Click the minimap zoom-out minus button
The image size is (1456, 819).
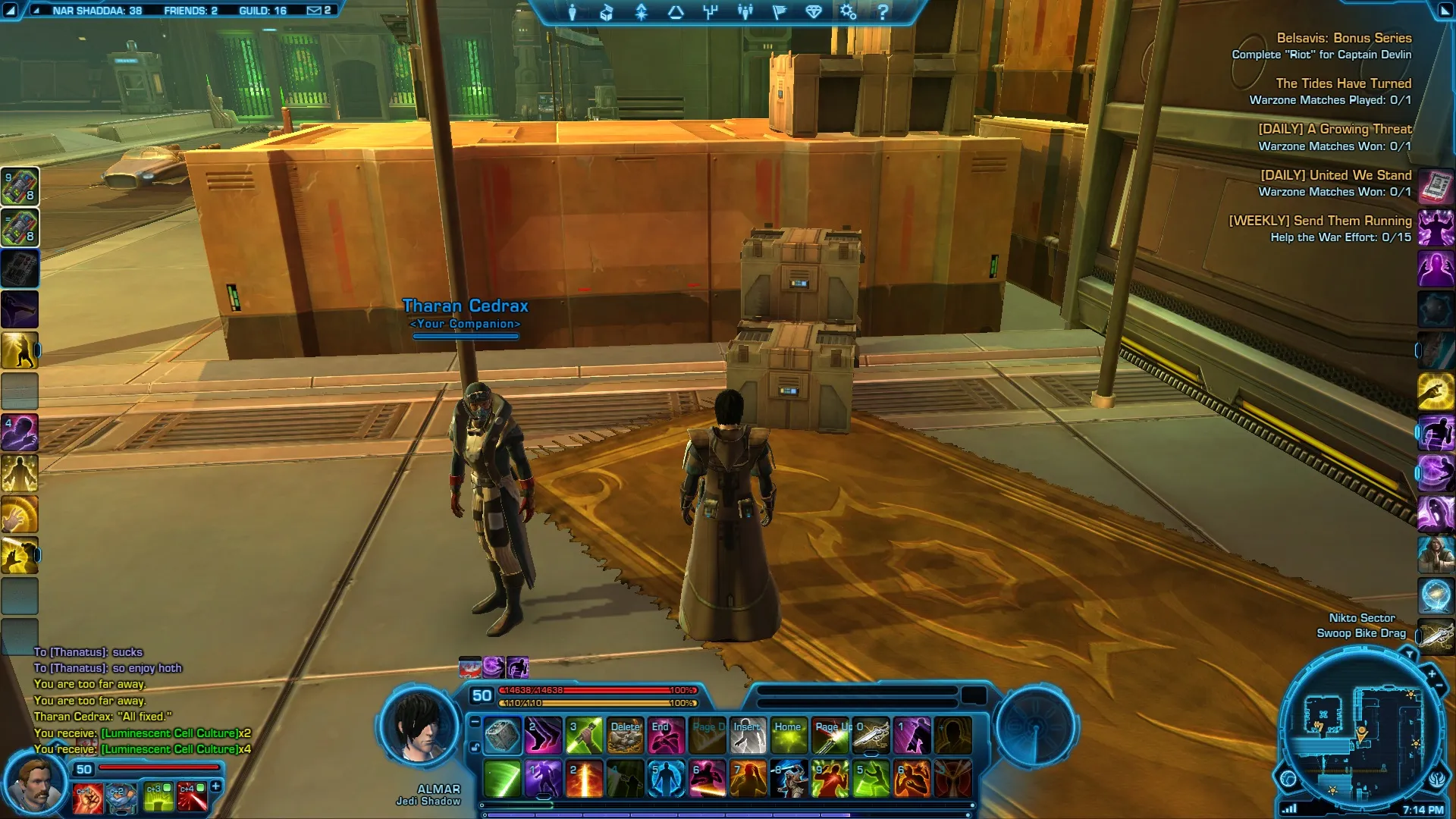click(x=1439, y=686)
